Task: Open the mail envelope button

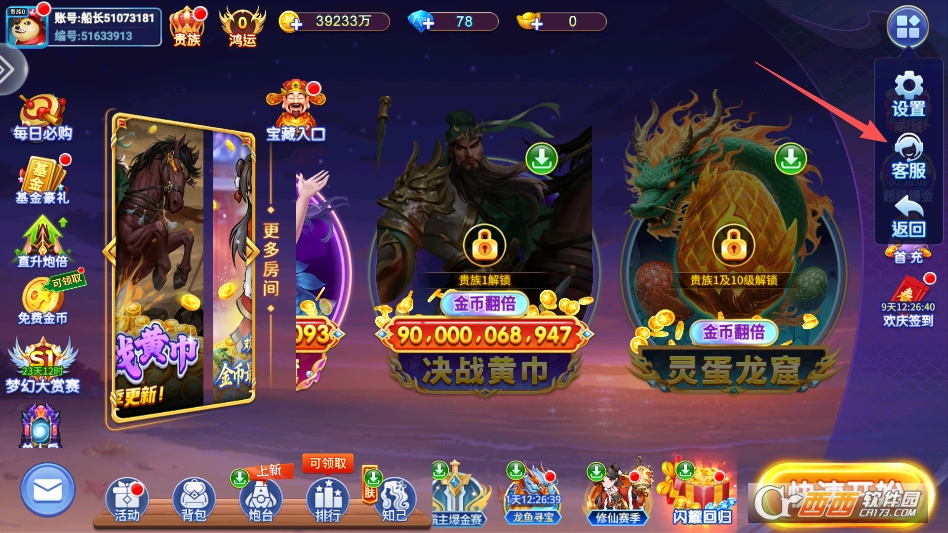Action: click(47, 490)
